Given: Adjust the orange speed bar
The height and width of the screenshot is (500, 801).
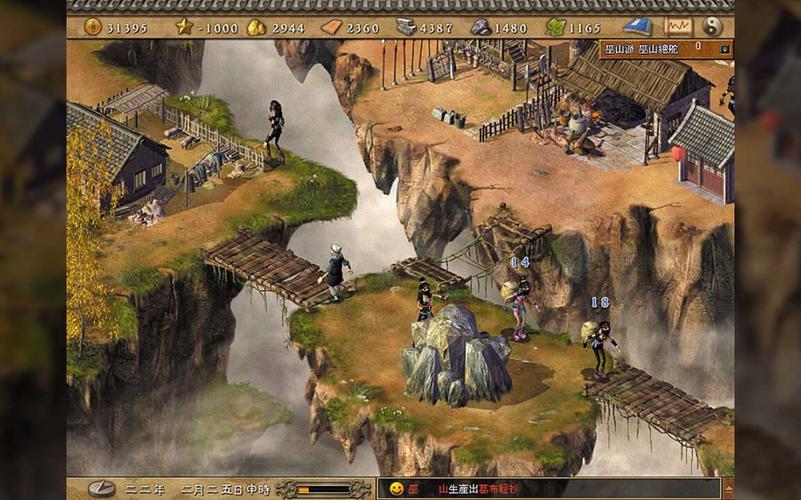Looking at the screenshot, I should click(322, 489).
